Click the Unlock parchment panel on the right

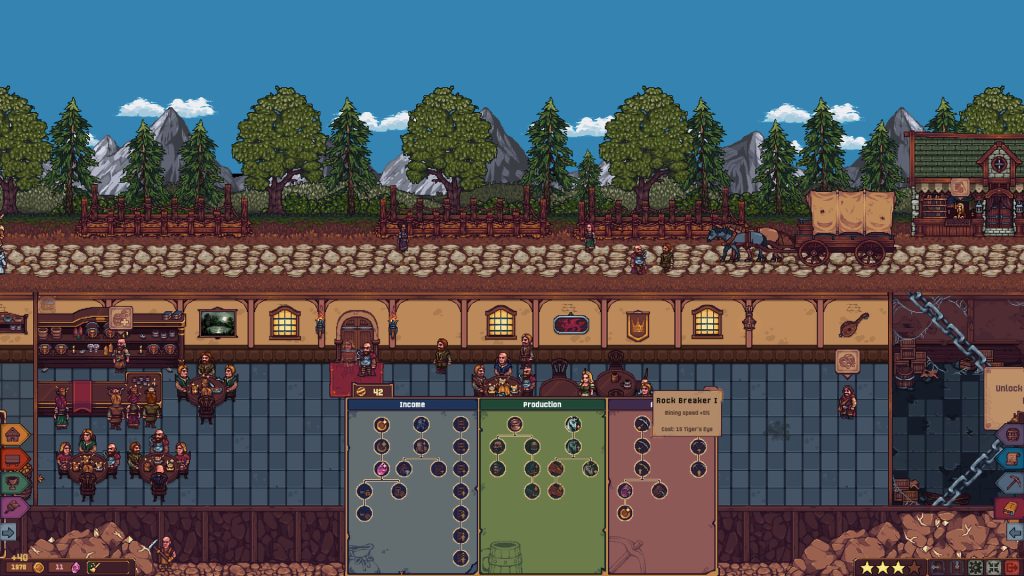(x=1004, y=390)
